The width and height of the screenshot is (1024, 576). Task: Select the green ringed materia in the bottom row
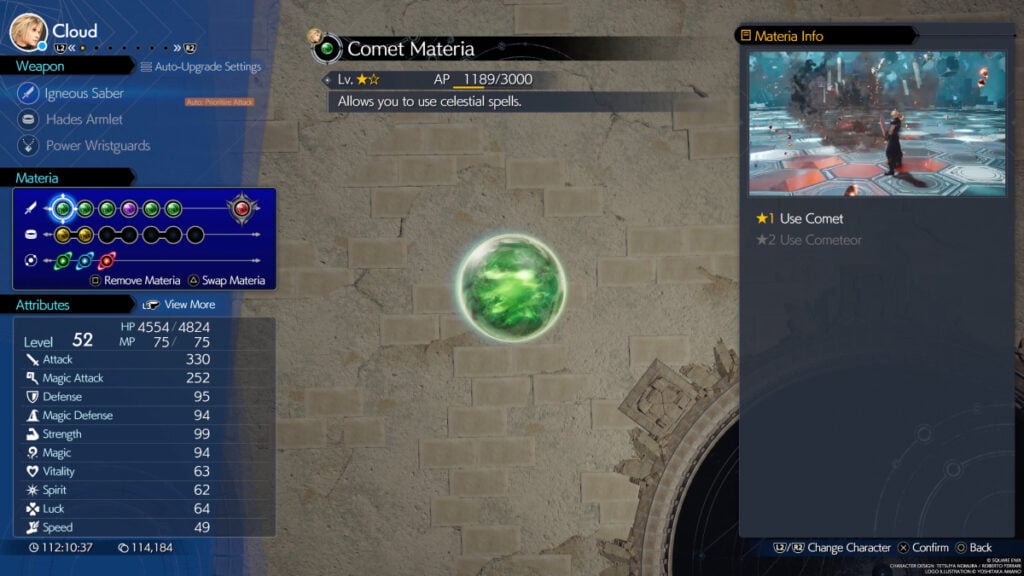(63, 261)
